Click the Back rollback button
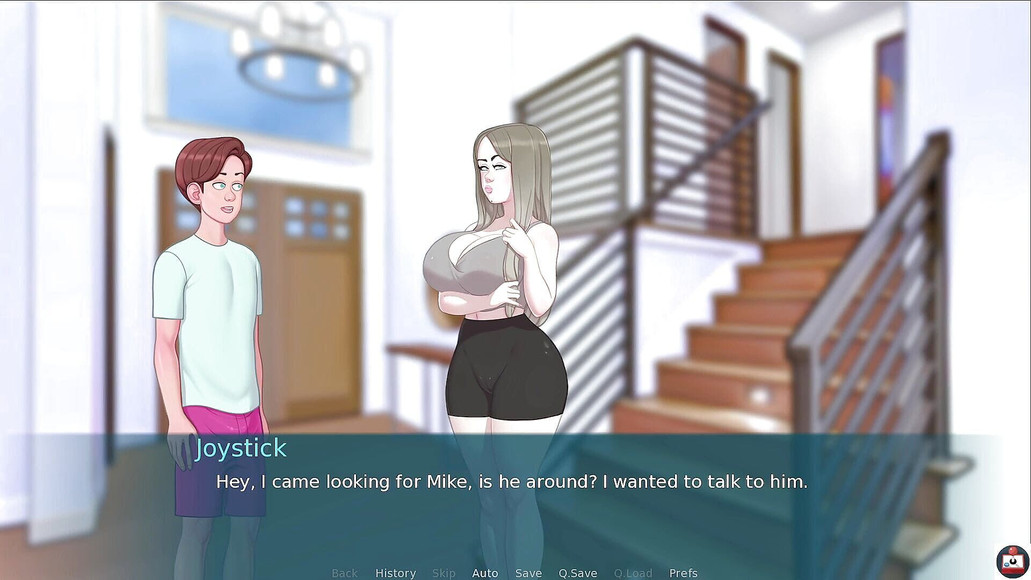 [344, 573]
